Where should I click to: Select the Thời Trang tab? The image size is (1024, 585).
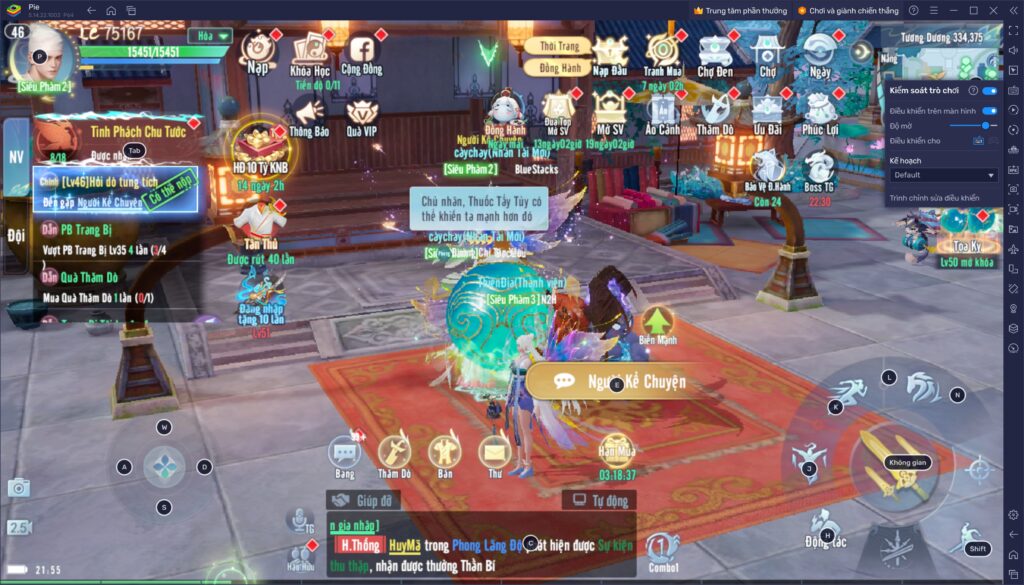[x=559, y=47]
